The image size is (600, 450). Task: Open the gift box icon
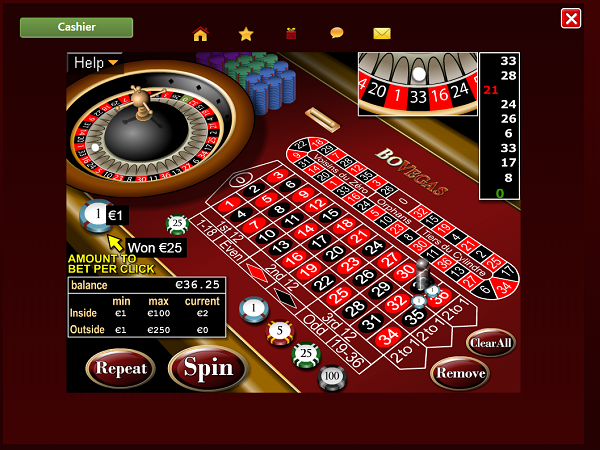(x=291, y=33)
